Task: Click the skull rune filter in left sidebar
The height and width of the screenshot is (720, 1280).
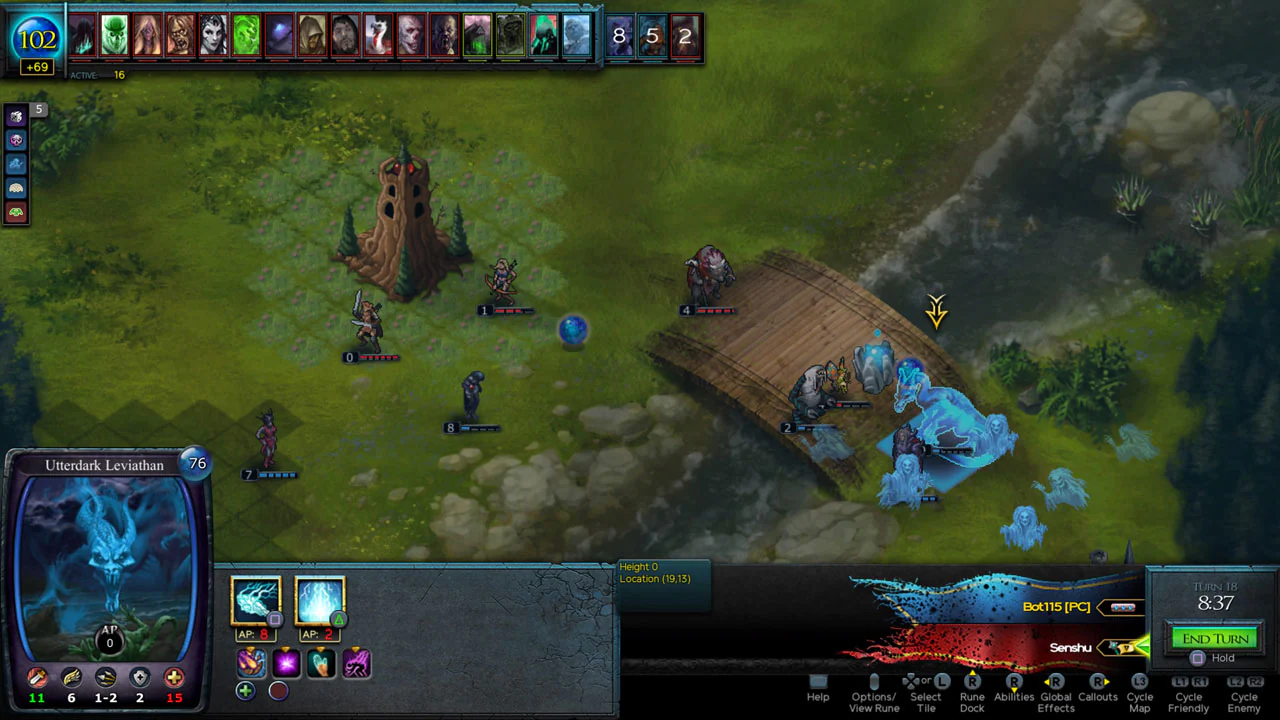Action: click(x=16, y=141)
